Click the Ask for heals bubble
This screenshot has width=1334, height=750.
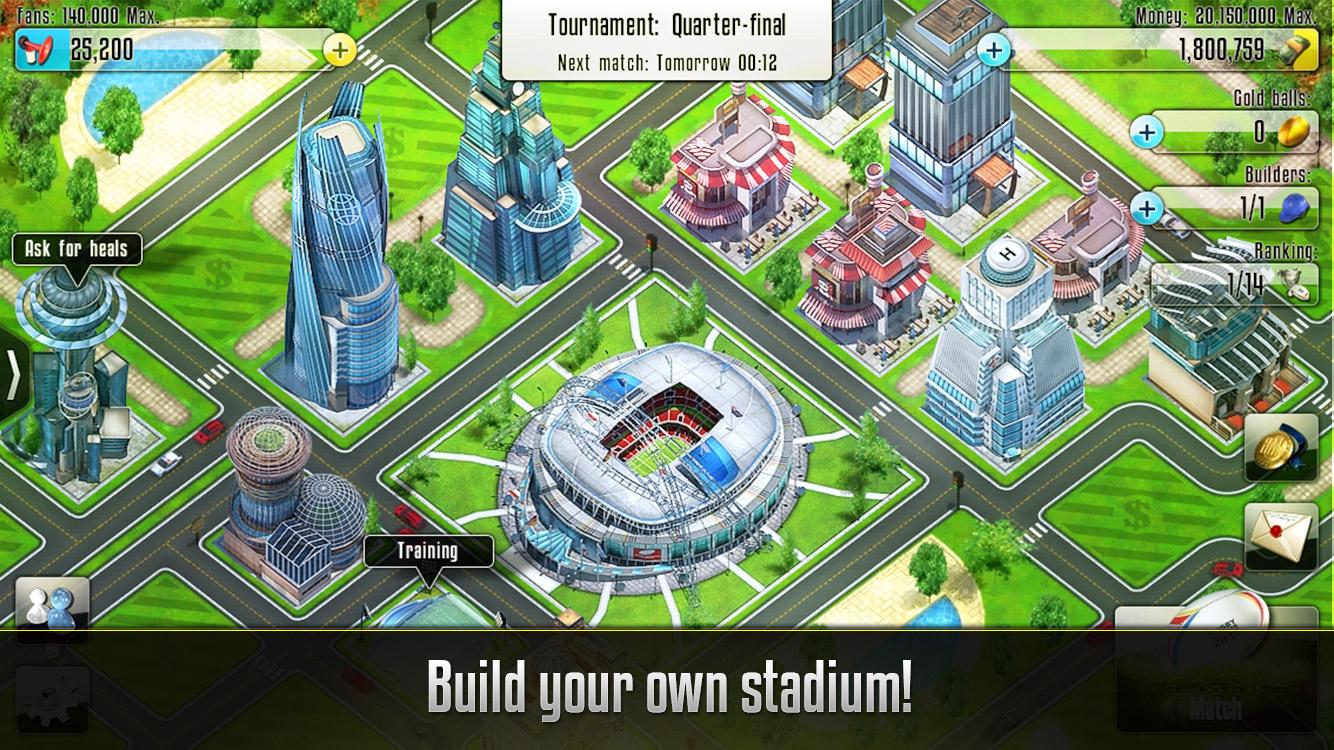tap(74, 248)
